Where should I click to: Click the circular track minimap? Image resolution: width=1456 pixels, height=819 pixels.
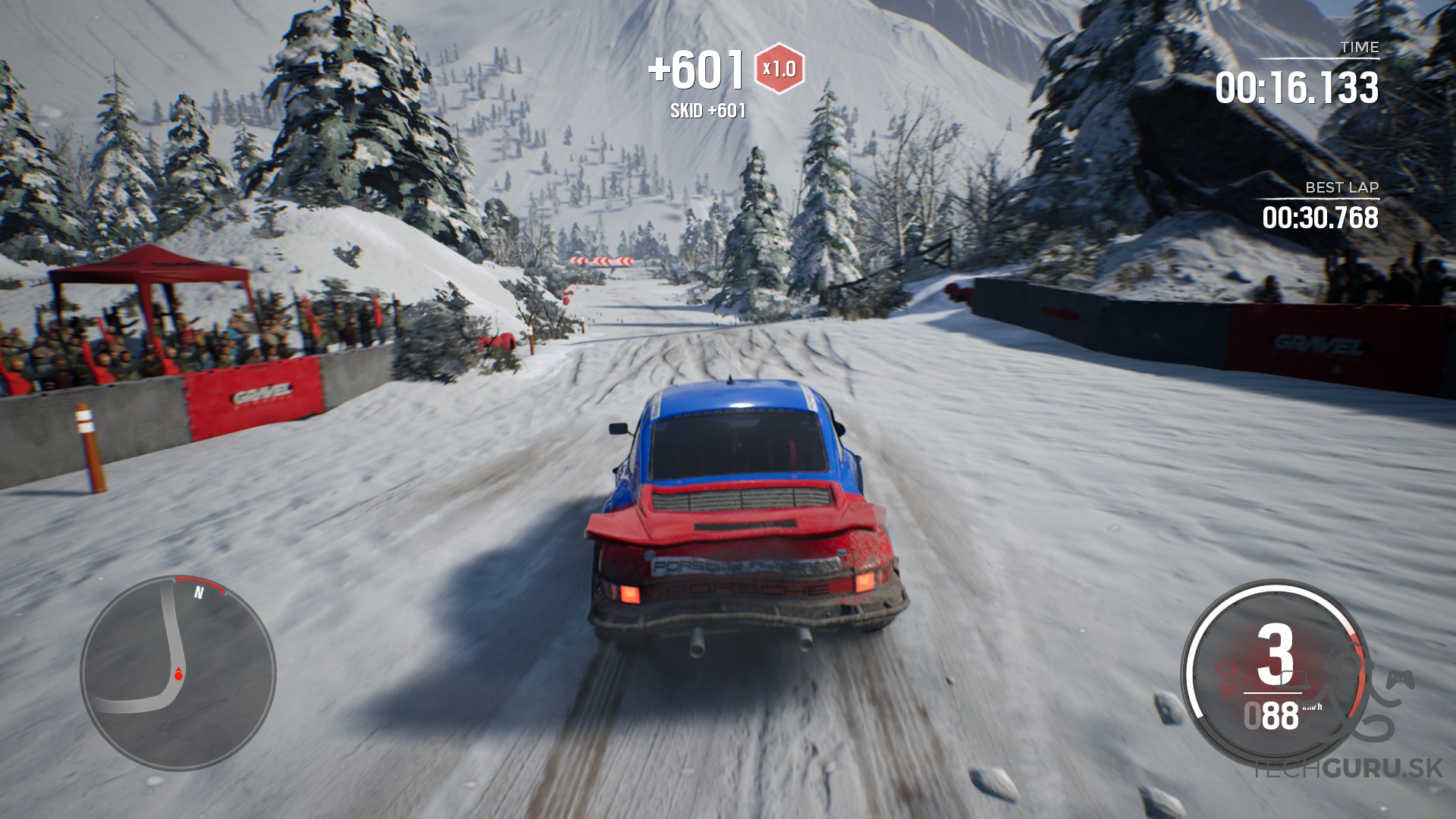pos(178,673)
